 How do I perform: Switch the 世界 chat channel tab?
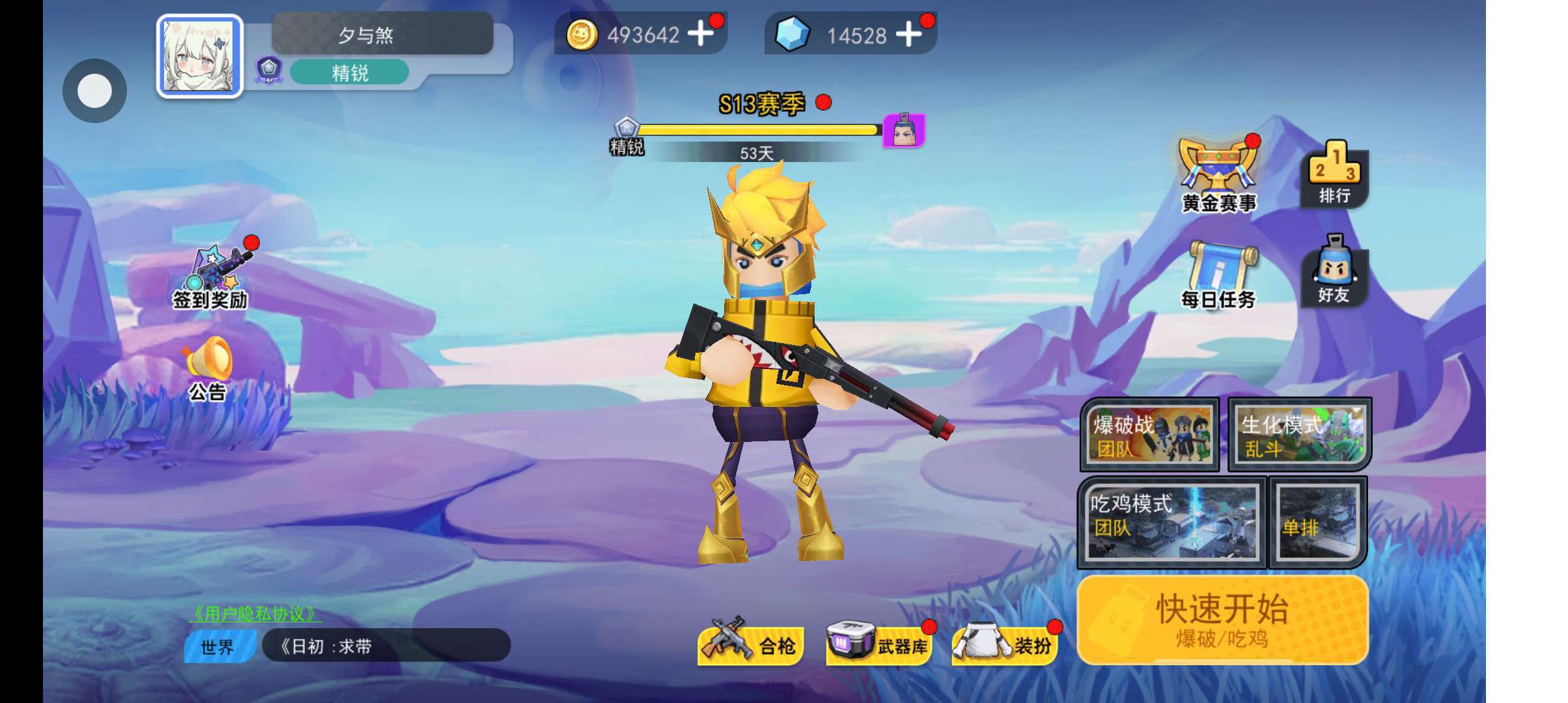[217, 646]
